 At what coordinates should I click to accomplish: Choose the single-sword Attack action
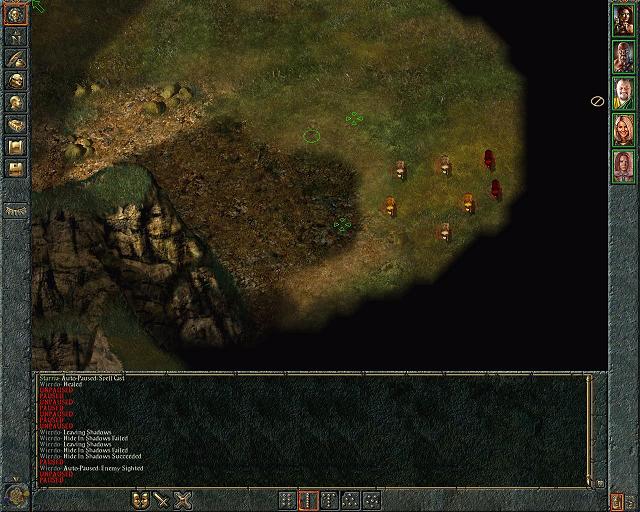(x=162, y=499)
